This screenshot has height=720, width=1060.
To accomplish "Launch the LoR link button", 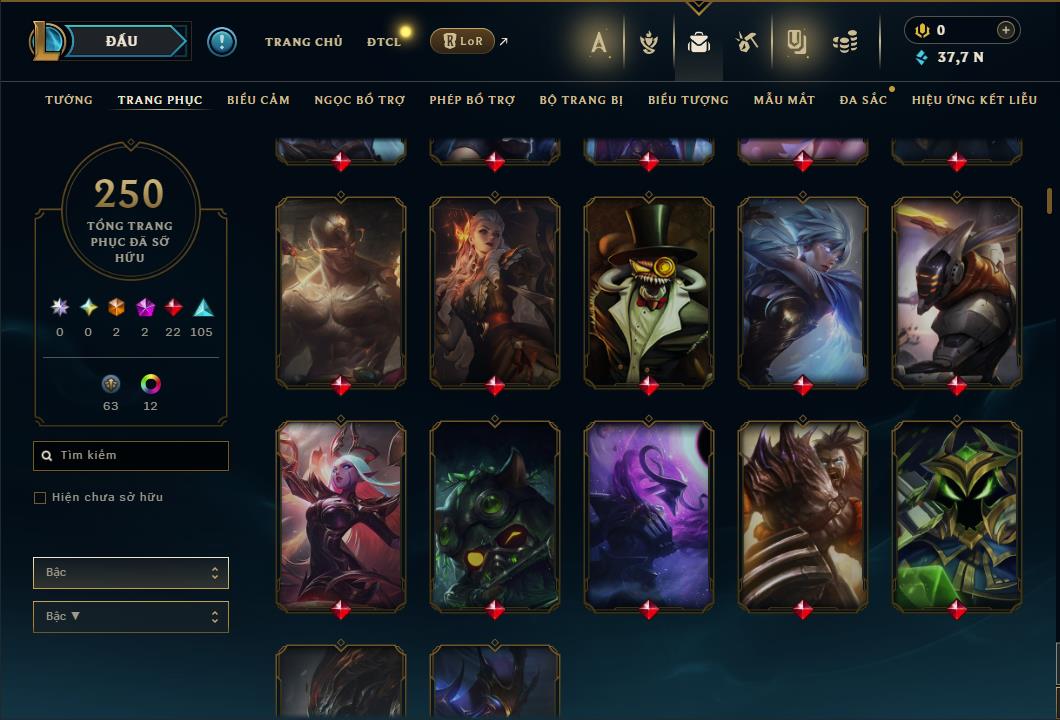I will tap(462, 41).
